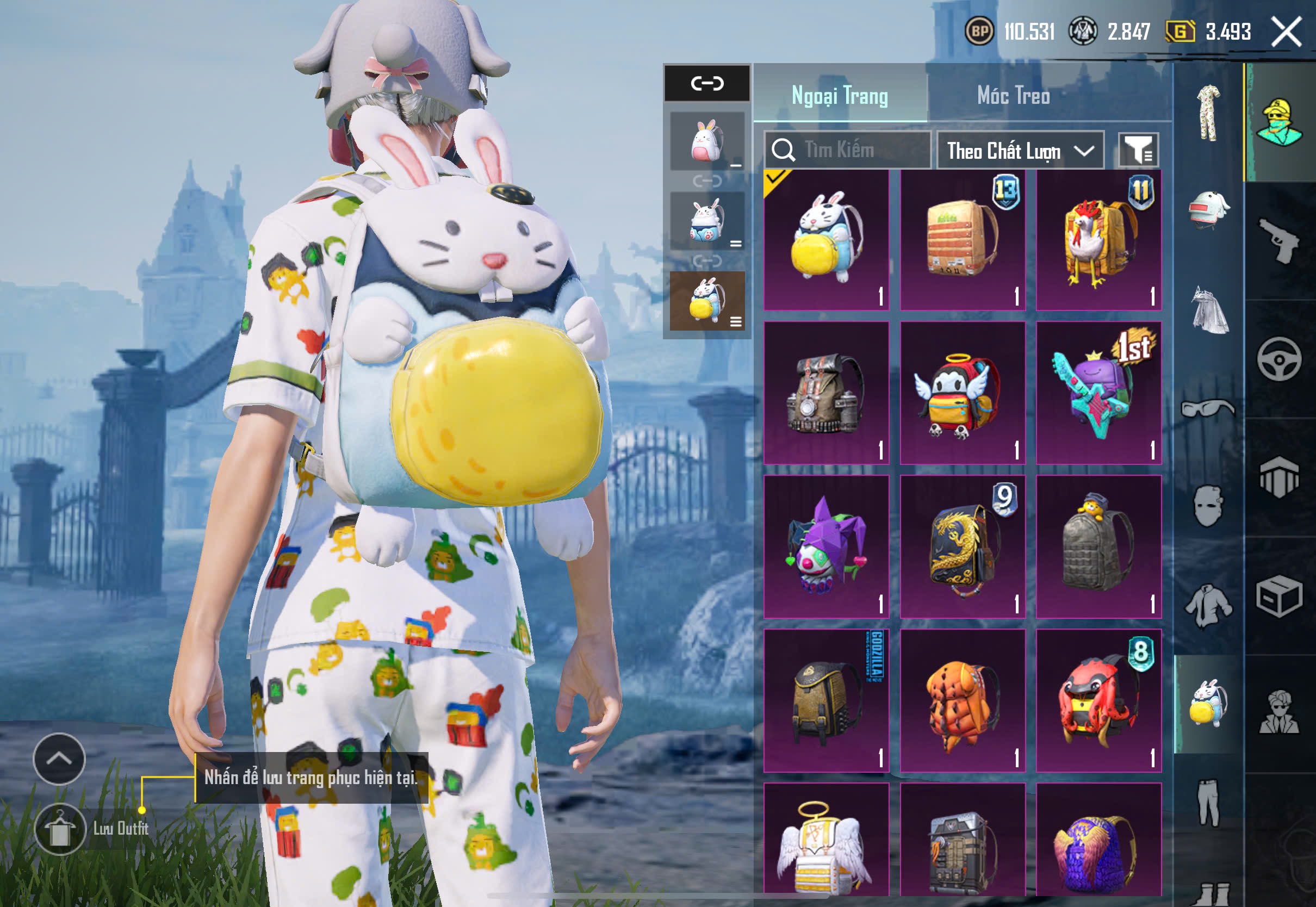Viewport: 1316px width, 907px height.
Task: Switch to the Móc Treo tab
Action: pyautogui.click(x=1013, y=96)
